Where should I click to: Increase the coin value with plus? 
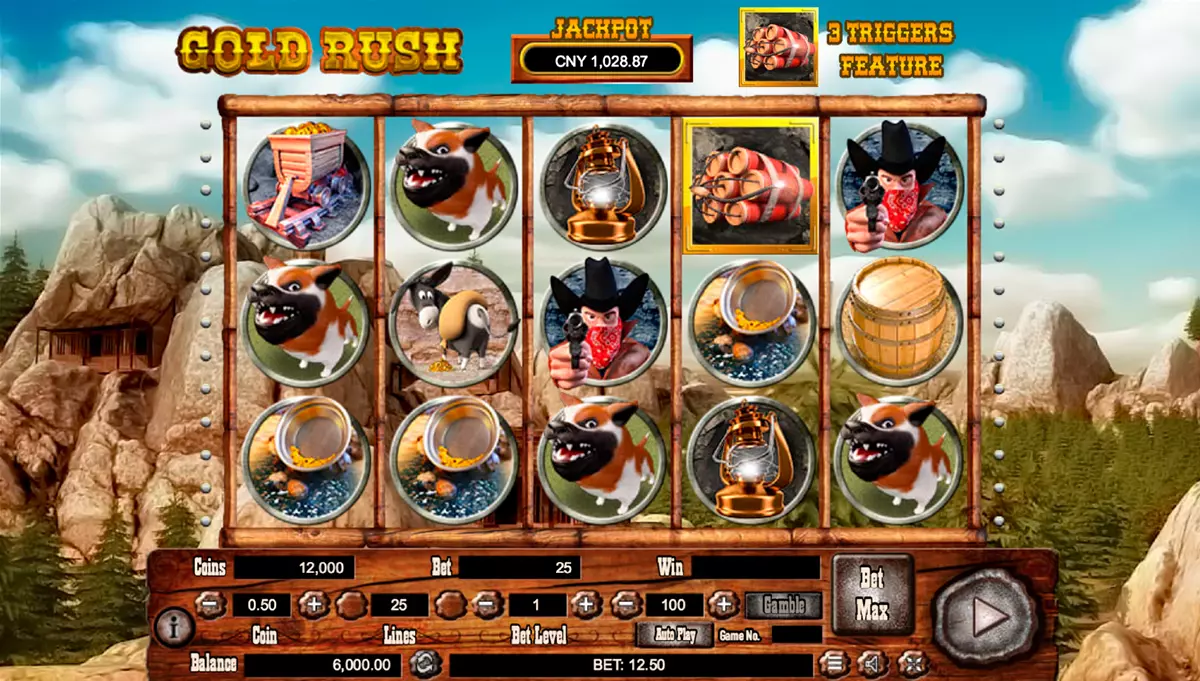tap(313, 605)
